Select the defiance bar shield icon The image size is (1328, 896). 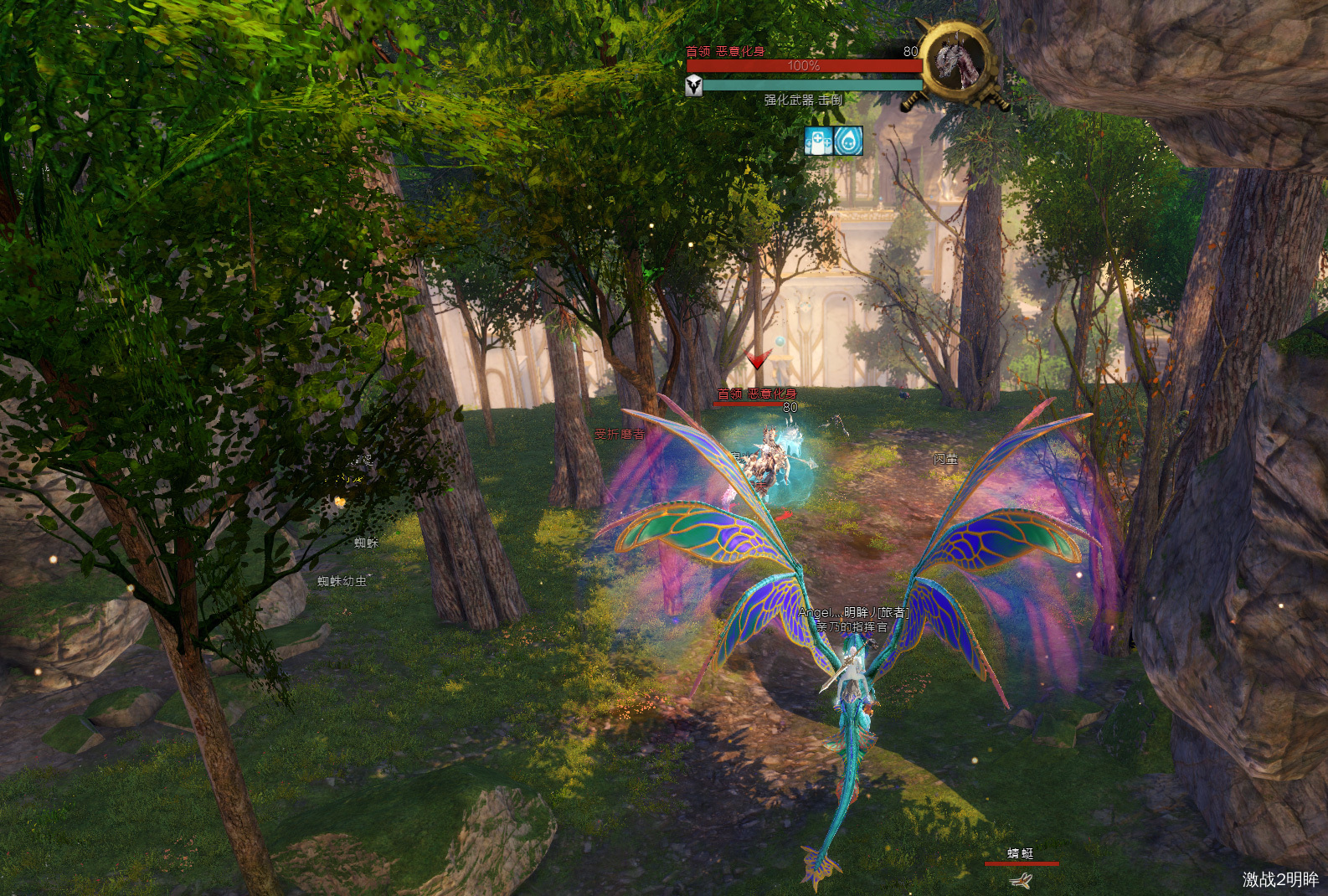694,85
